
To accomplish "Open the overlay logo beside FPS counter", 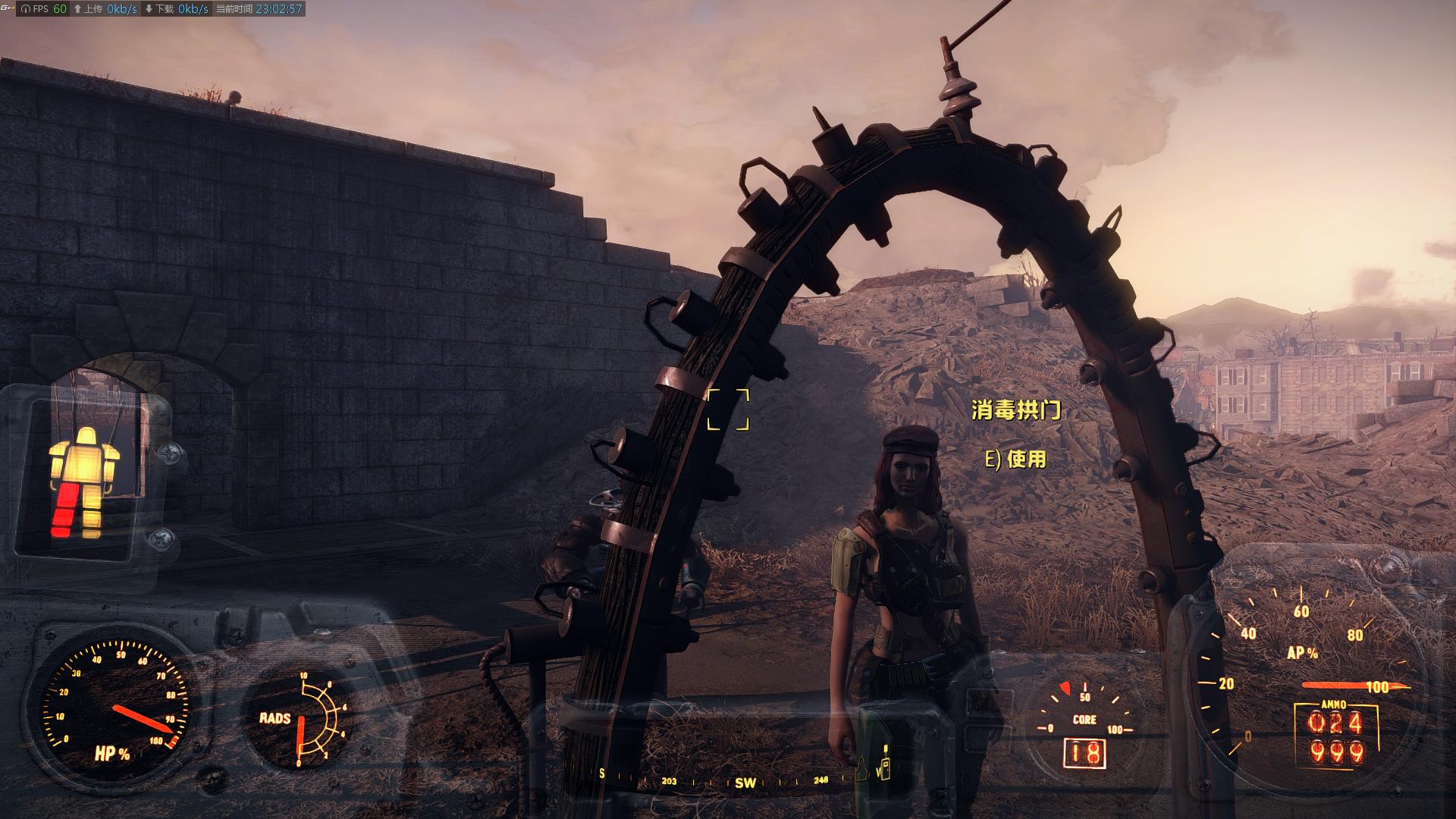I will click(x=8, y=8).
